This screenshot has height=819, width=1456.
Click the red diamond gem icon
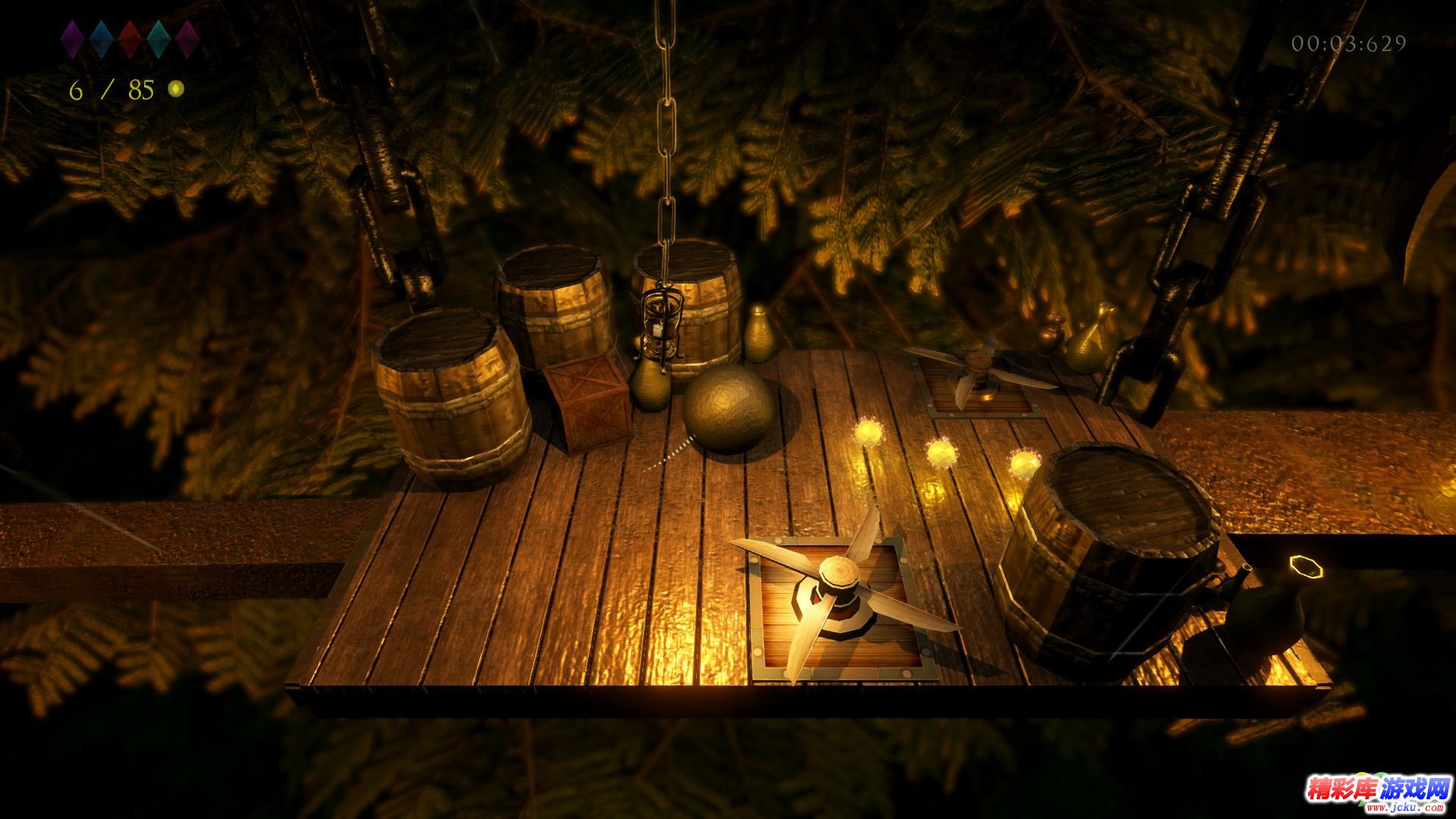click(x=130, y=39)
